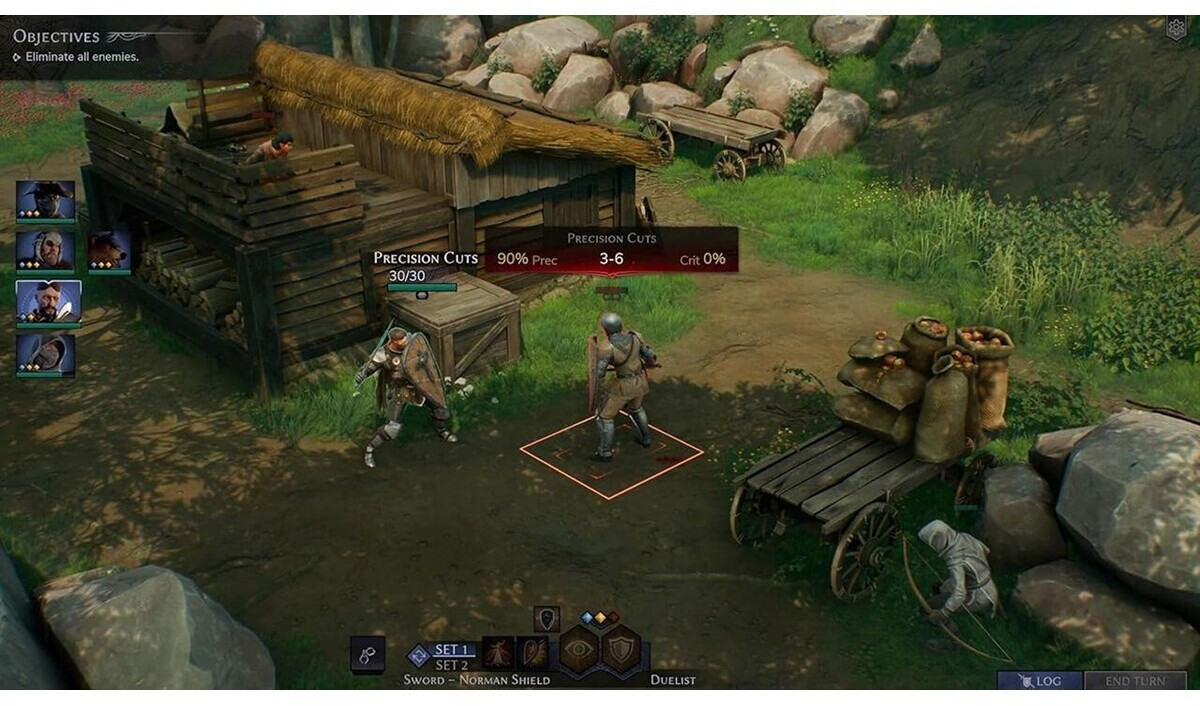
Task: Select the tricorn hat character portrait
Action: pos(45,200)
